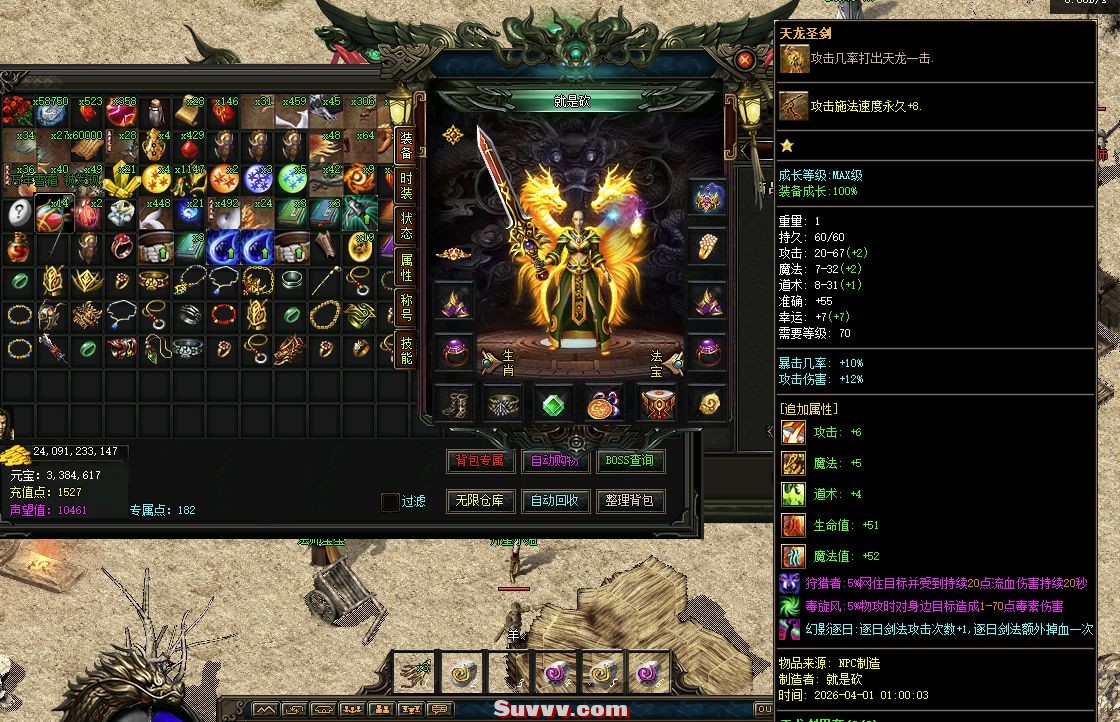
Task: Open the BOSS查询 lookup
Action: [630, 461]
